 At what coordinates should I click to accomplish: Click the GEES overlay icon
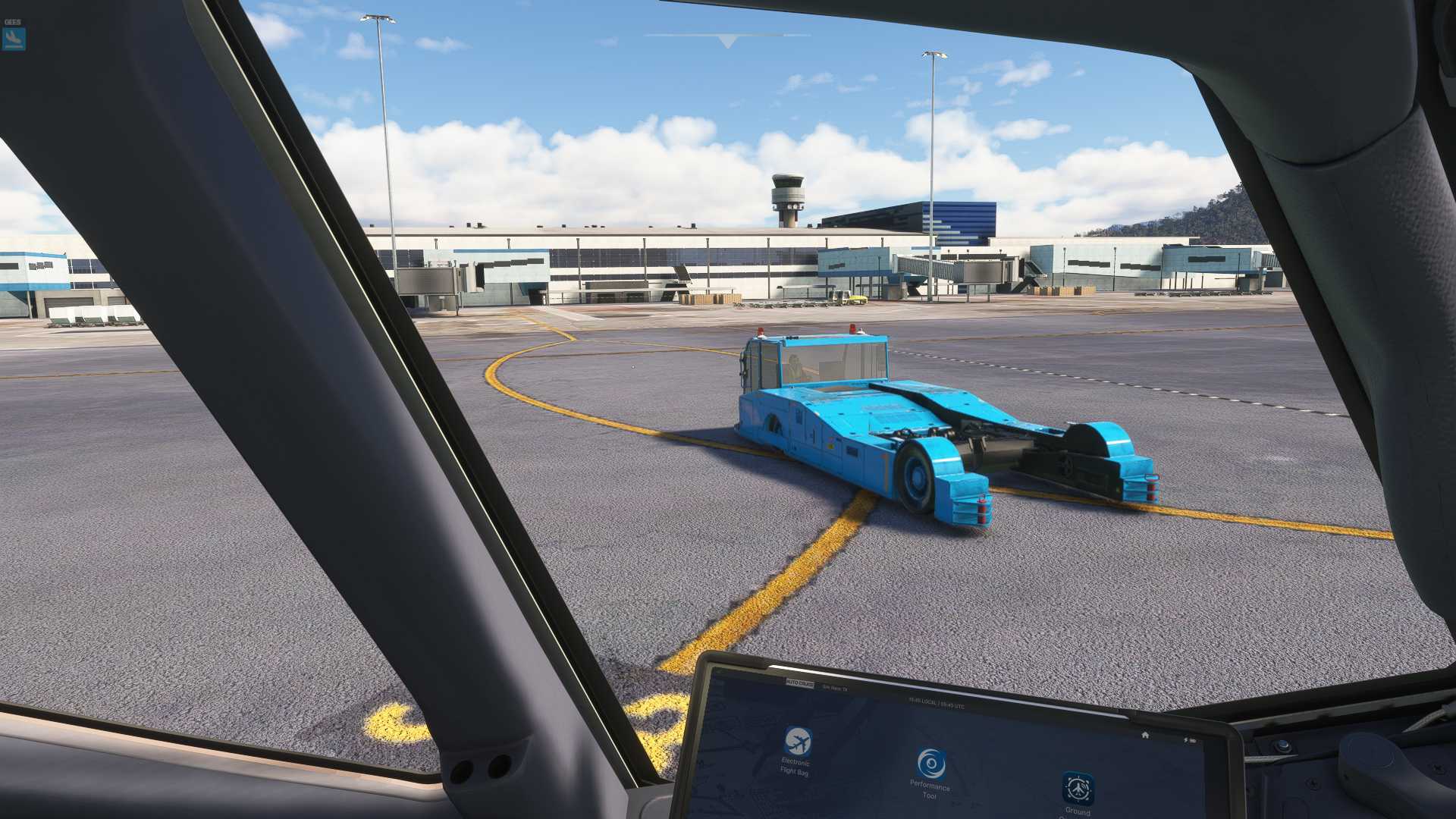point(13,37)
